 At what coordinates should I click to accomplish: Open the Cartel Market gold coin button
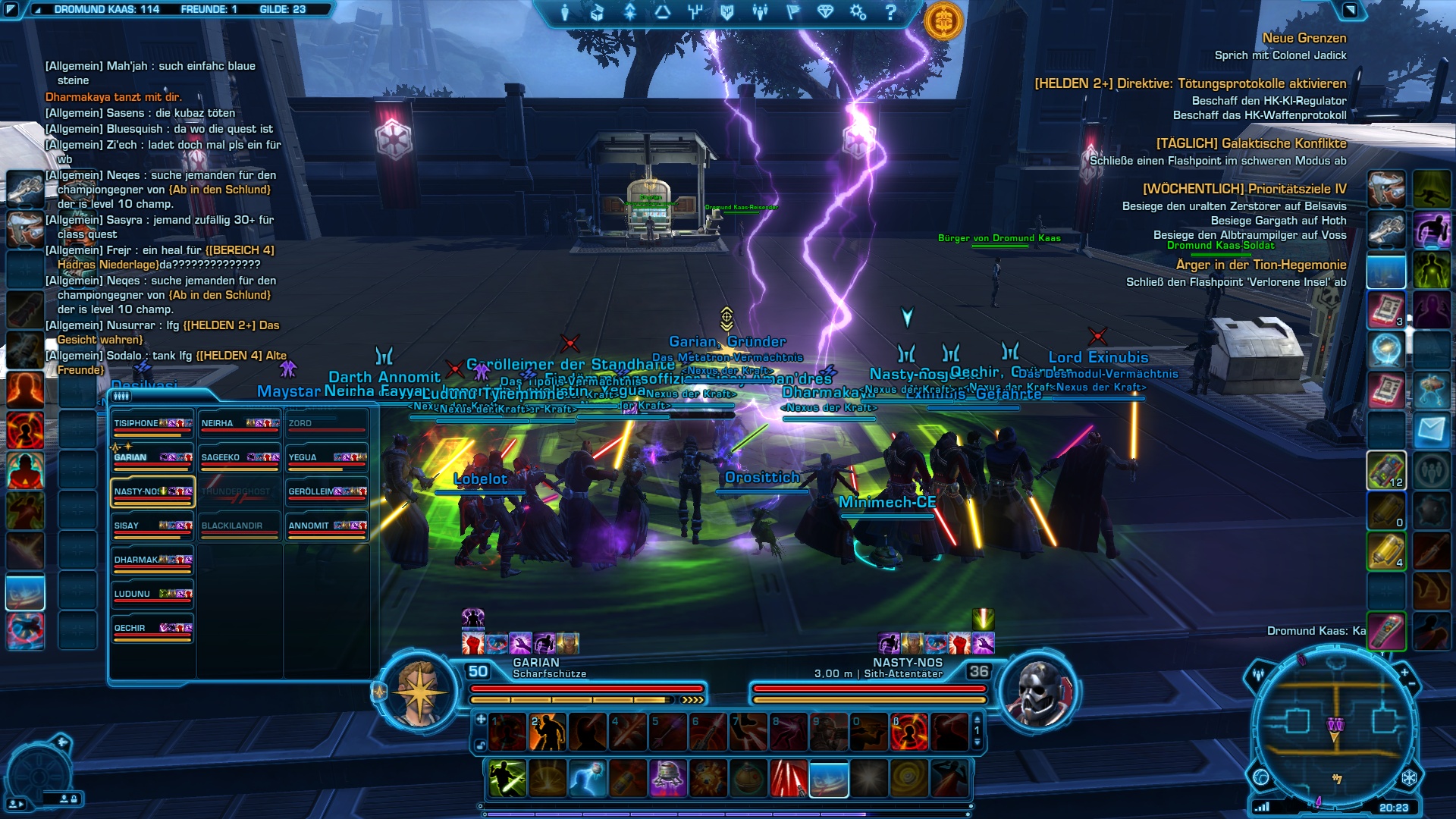[x=943, y=21]
